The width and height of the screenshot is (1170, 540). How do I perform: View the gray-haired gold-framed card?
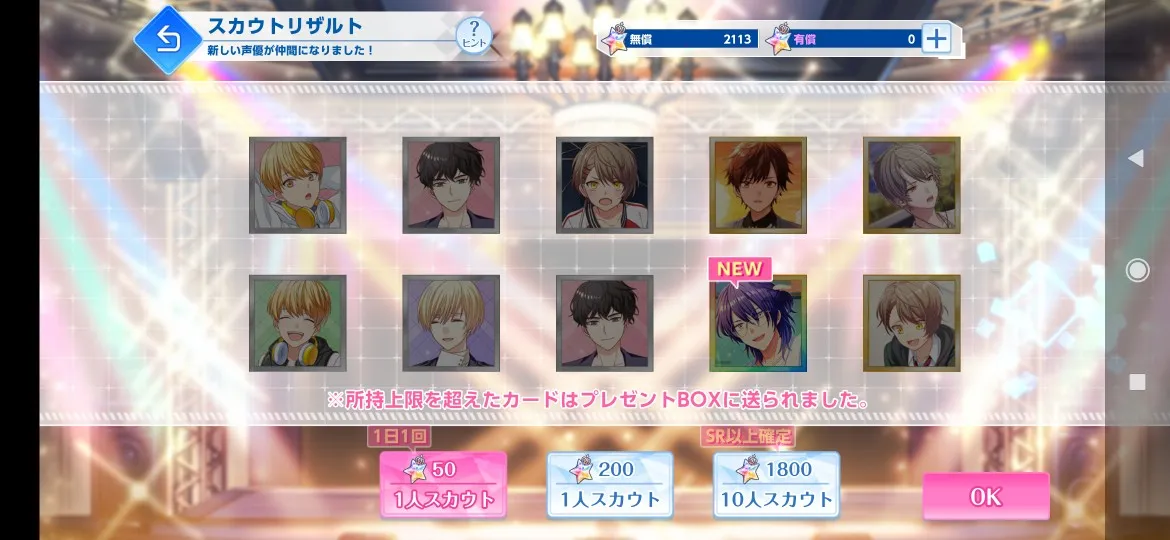911,185
